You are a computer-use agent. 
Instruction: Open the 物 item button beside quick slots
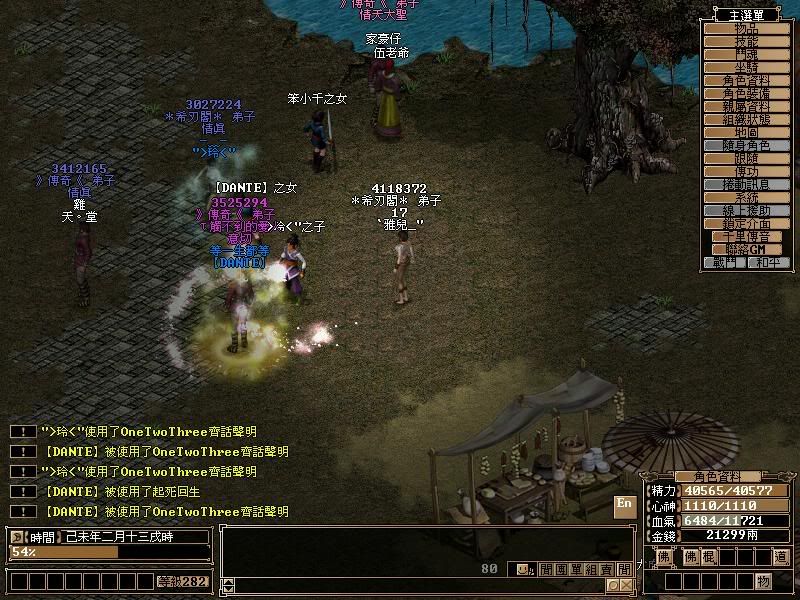point(763,581)
